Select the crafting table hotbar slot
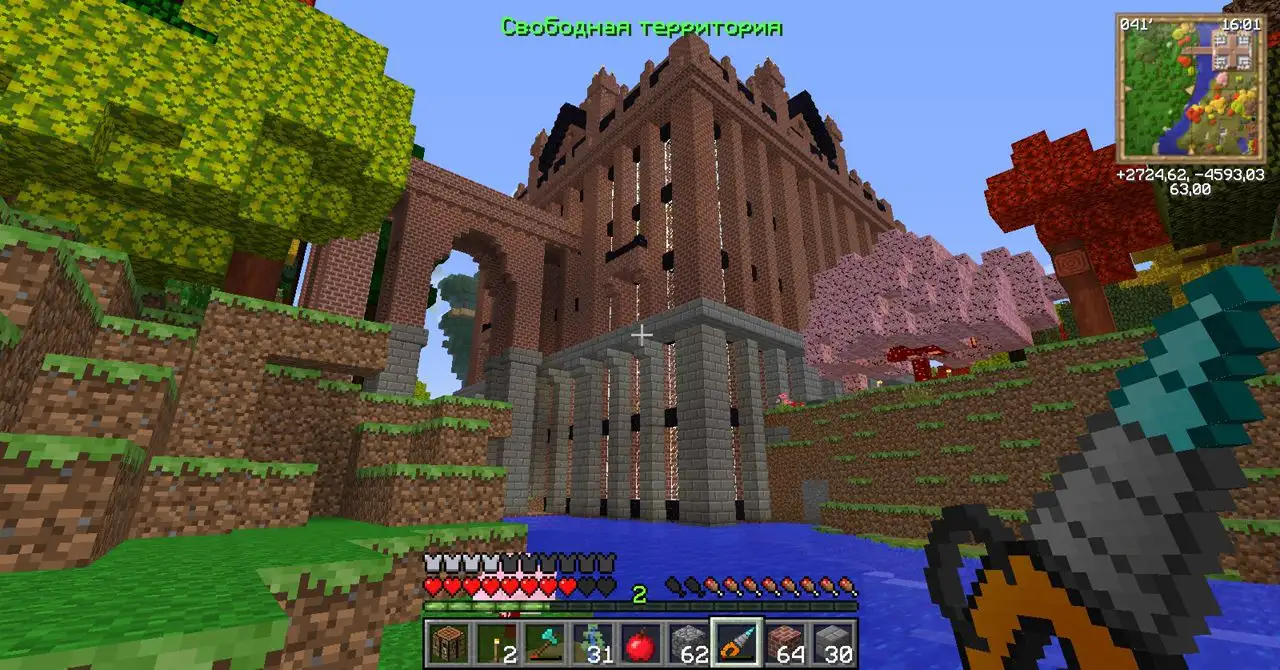Image resolution: width=1280 pixels, height=670 pixels. [x=447, y=643]
